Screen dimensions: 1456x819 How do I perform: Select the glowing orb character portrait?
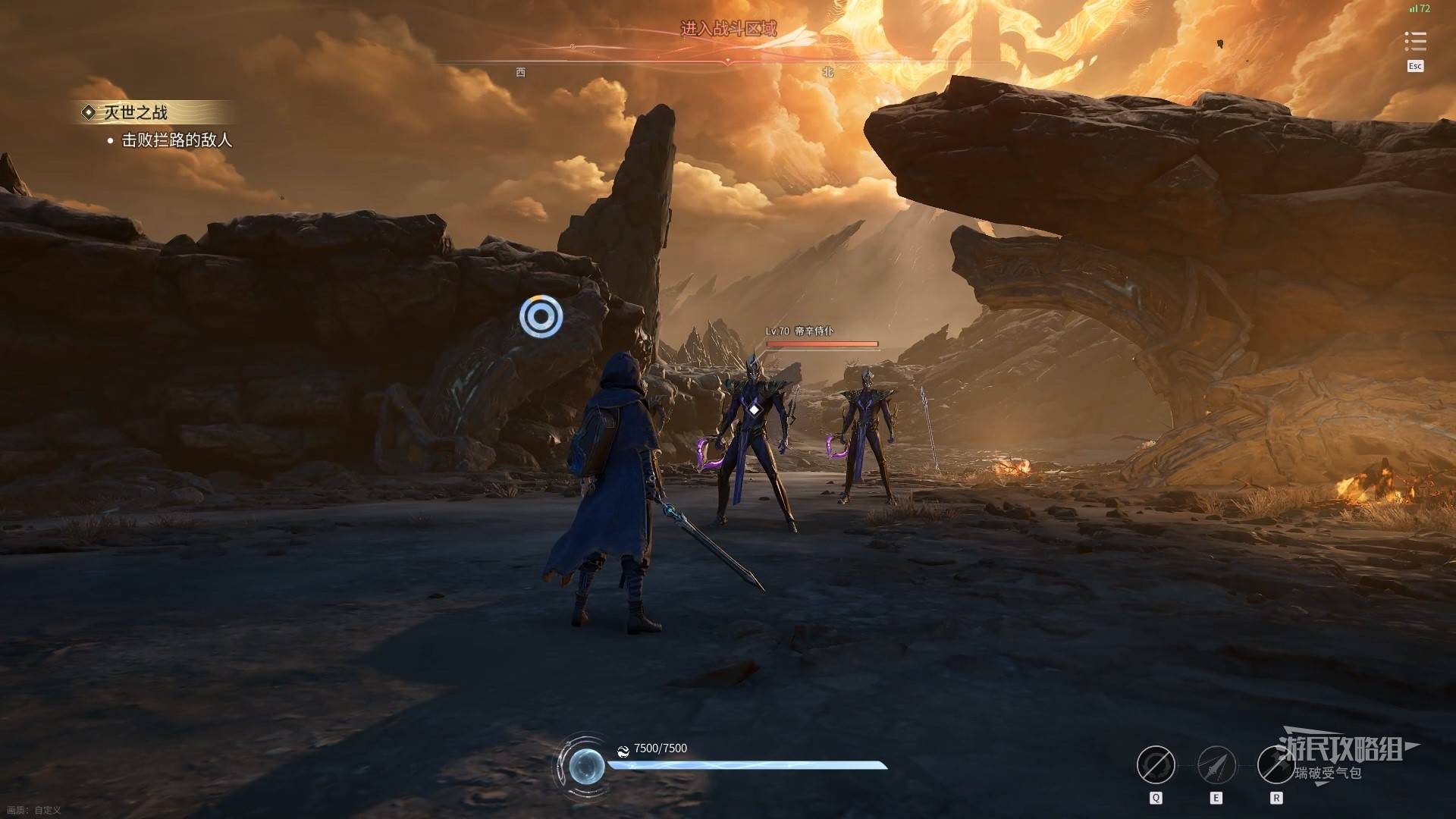pyautogui.click(x=586, y=766)
